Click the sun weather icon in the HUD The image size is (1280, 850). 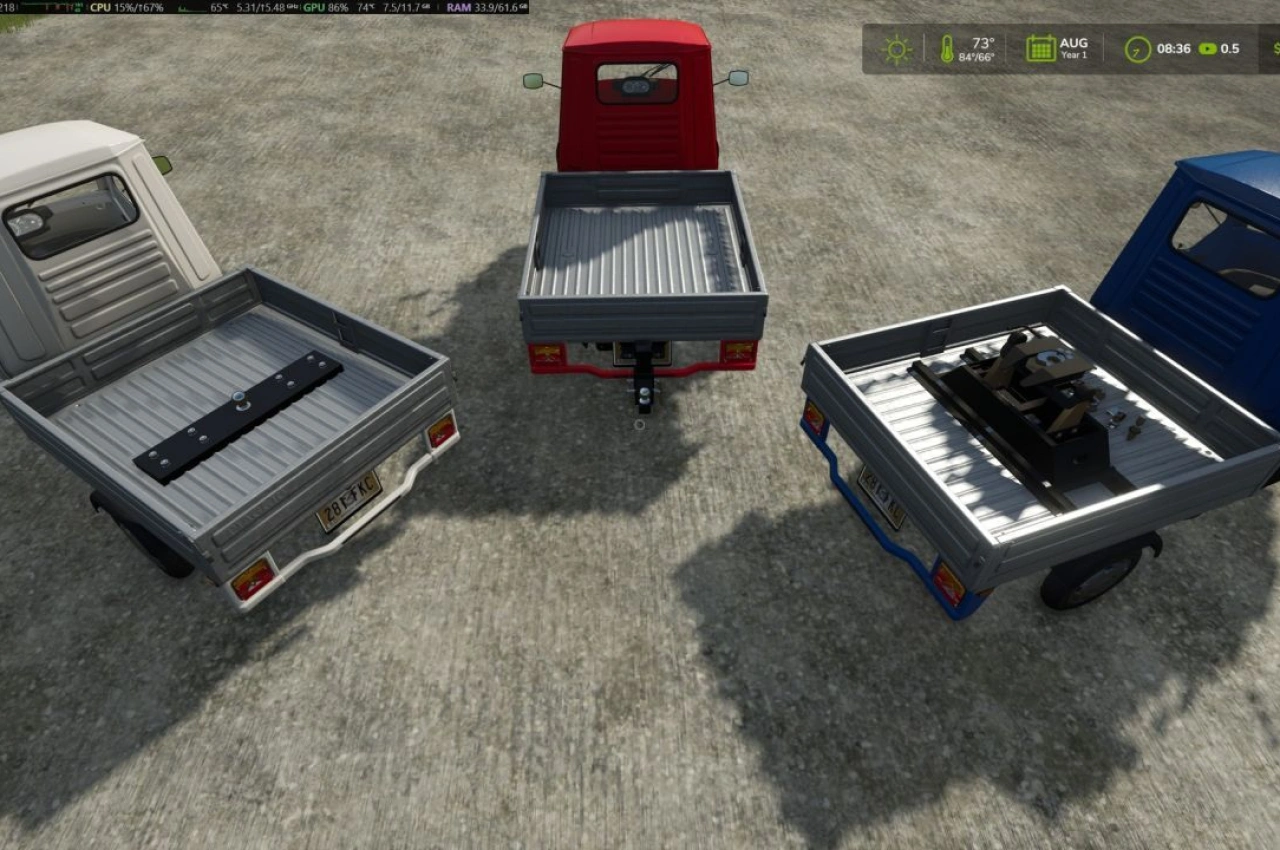click(x=895, y=47)
